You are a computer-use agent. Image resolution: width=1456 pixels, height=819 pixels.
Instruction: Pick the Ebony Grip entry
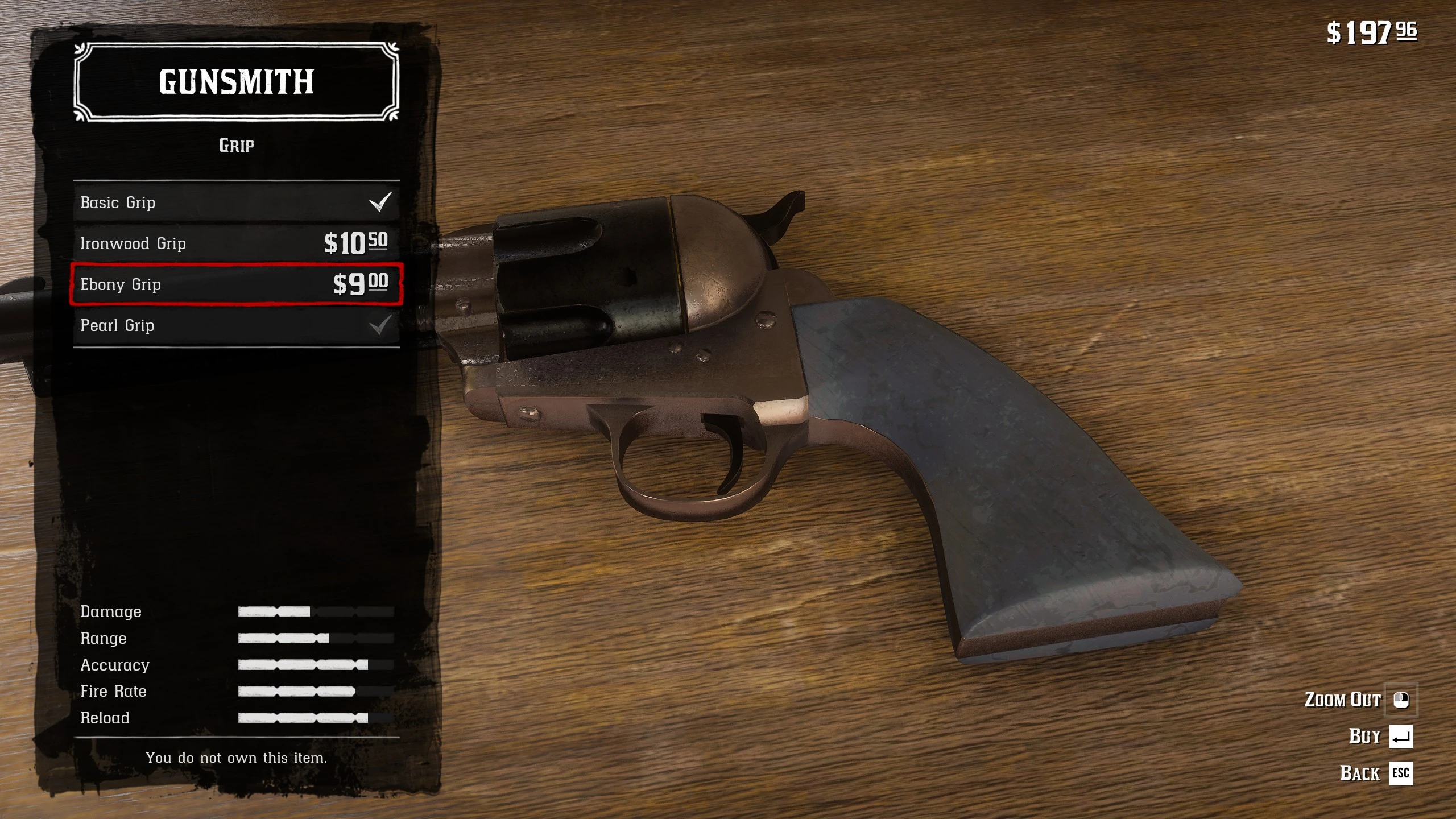coord(236,284)
